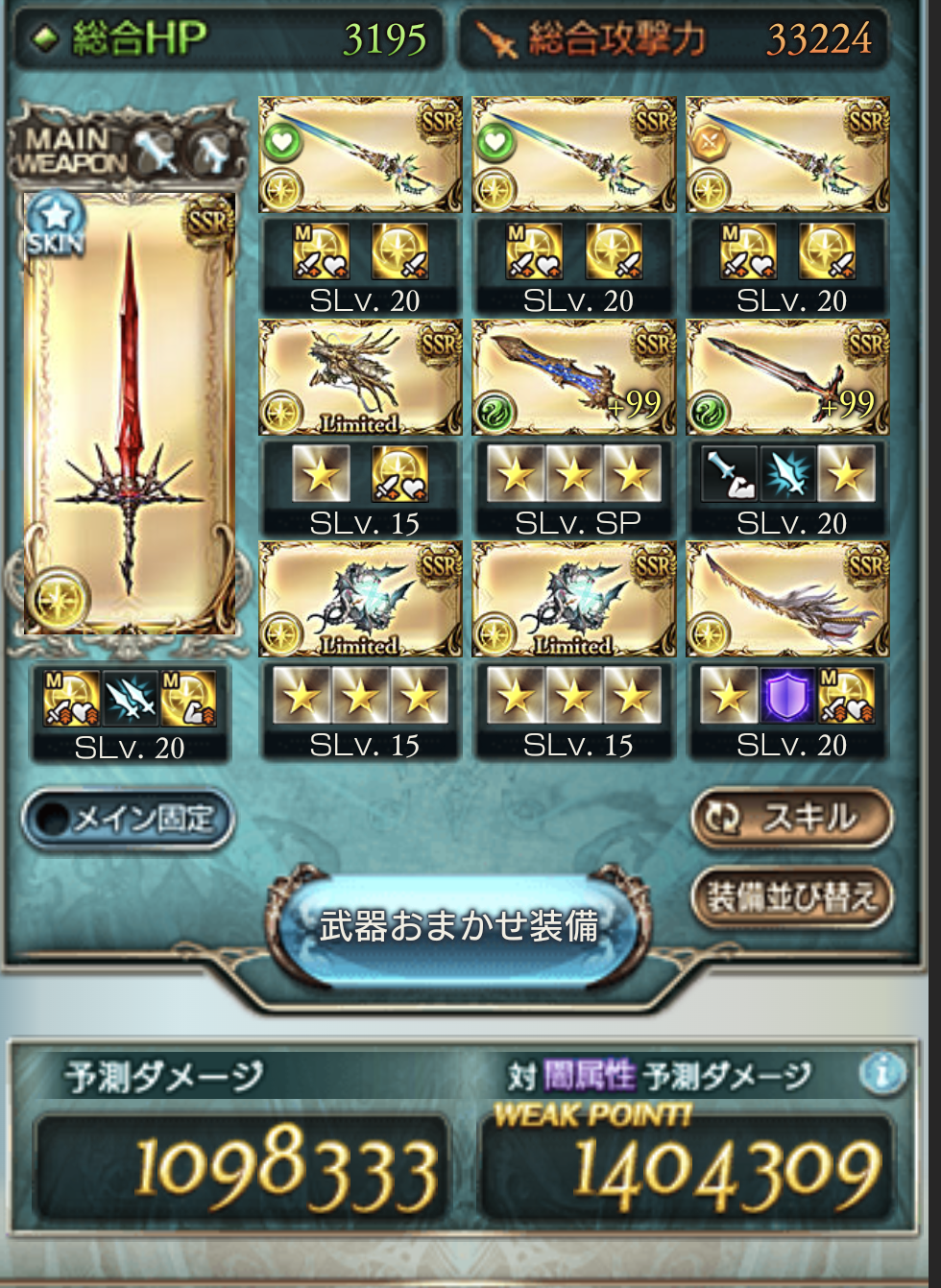Image resolution: width=941 pixels, height=1288 pixels.
Task: Select the dark +99 sword with SLv. 20
Action: [x=787, y=377]
